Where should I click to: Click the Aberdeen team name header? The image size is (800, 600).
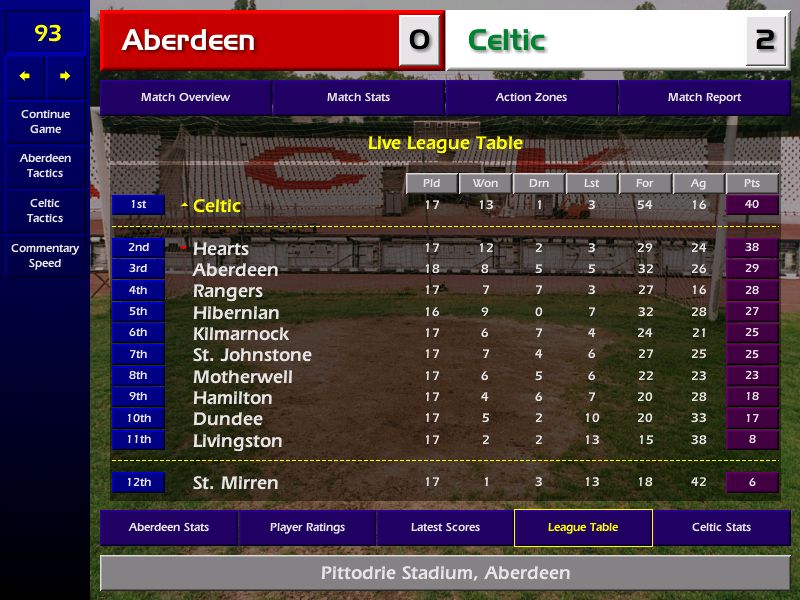[188, 41]
